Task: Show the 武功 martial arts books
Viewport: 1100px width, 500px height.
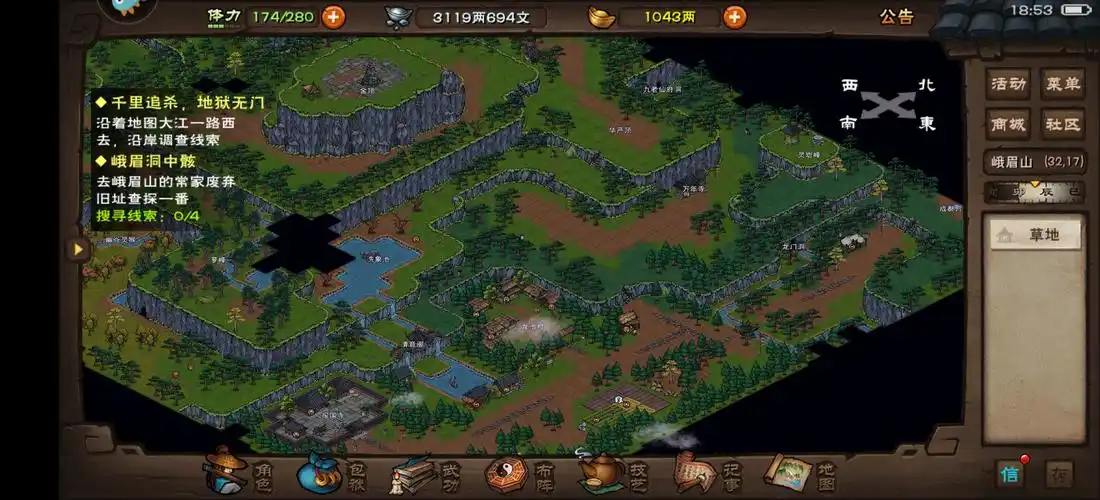Action: [418, 472]
